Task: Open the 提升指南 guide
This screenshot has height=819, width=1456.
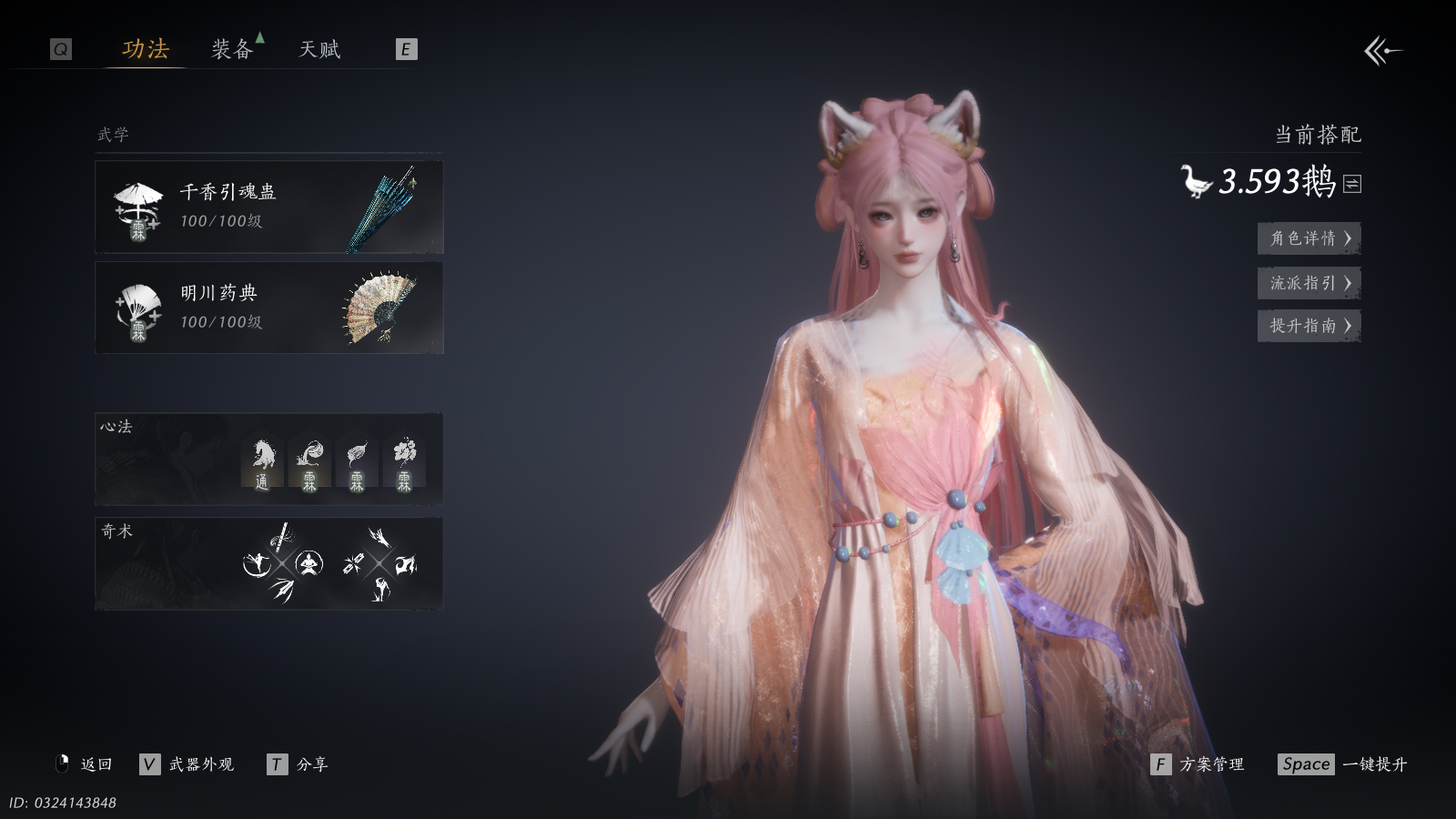Action: point(1309,326)
